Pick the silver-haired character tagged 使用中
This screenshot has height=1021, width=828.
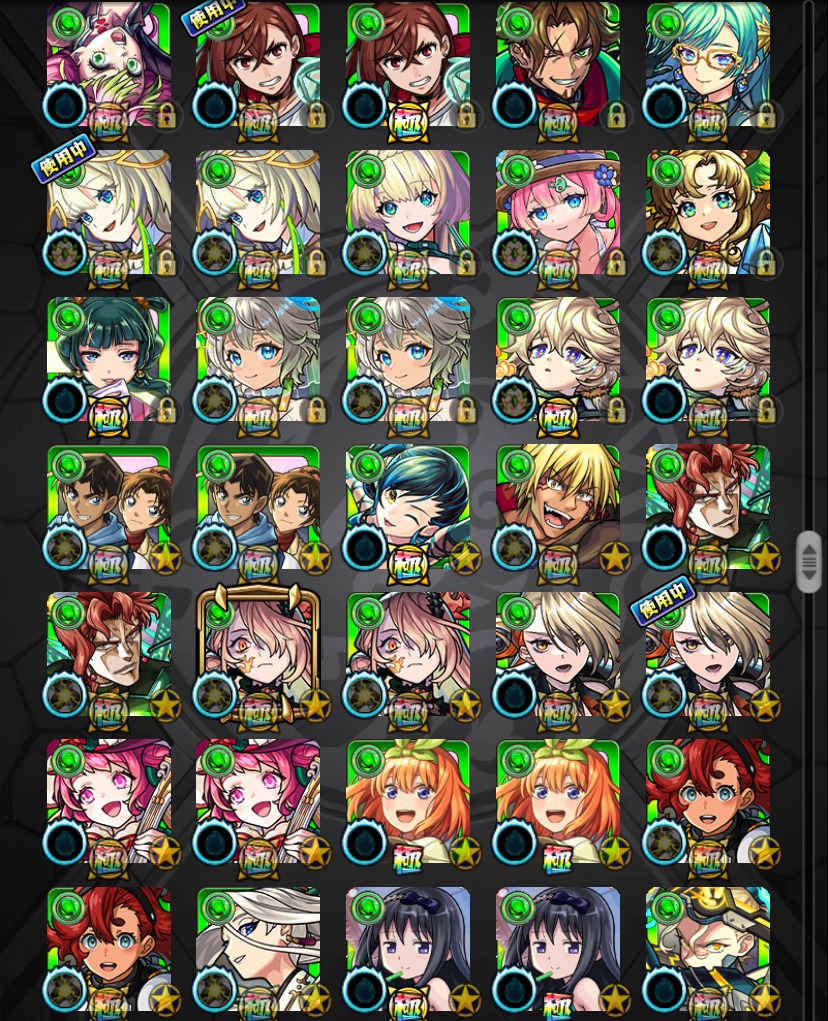click(x=708, y=654)
